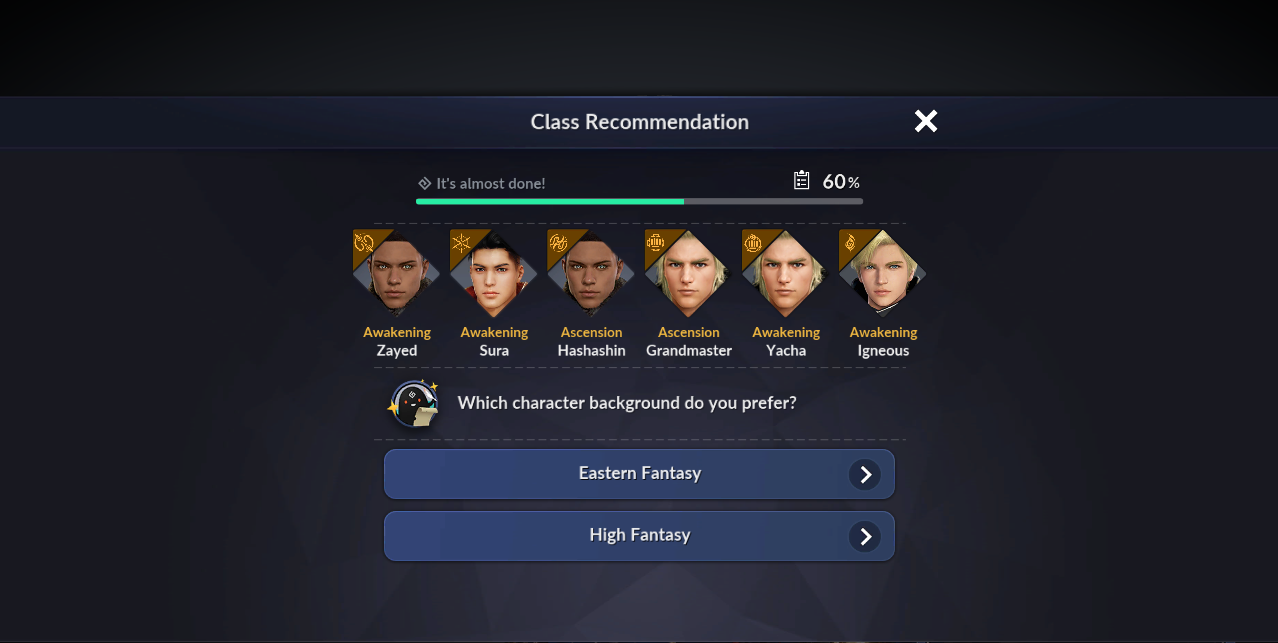Choose the High Fantasy background option
This screenshot has height=643, width=1278.
[639, 536]
